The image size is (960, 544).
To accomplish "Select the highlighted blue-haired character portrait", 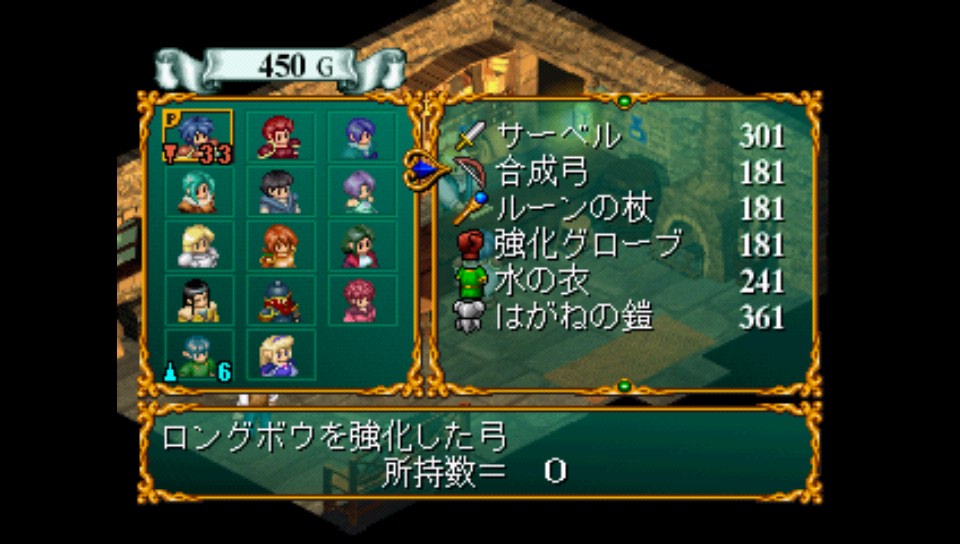I will point(196,136).
